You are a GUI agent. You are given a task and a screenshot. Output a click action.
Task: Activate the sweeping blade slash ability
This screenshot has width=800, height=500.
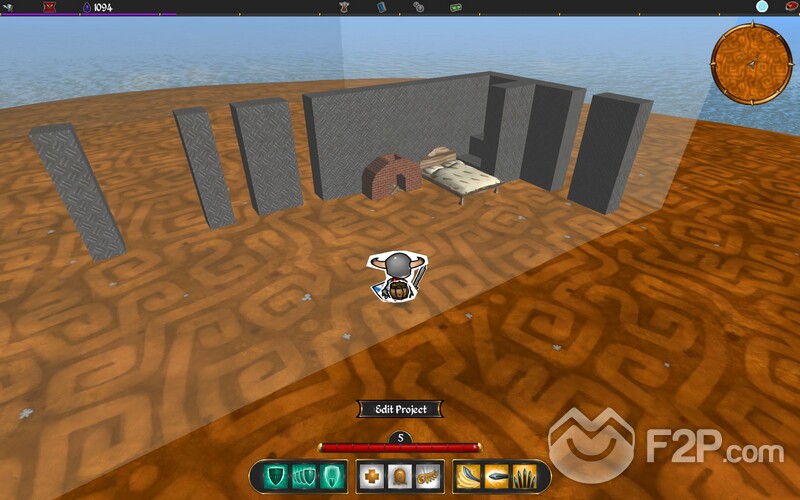471,476
